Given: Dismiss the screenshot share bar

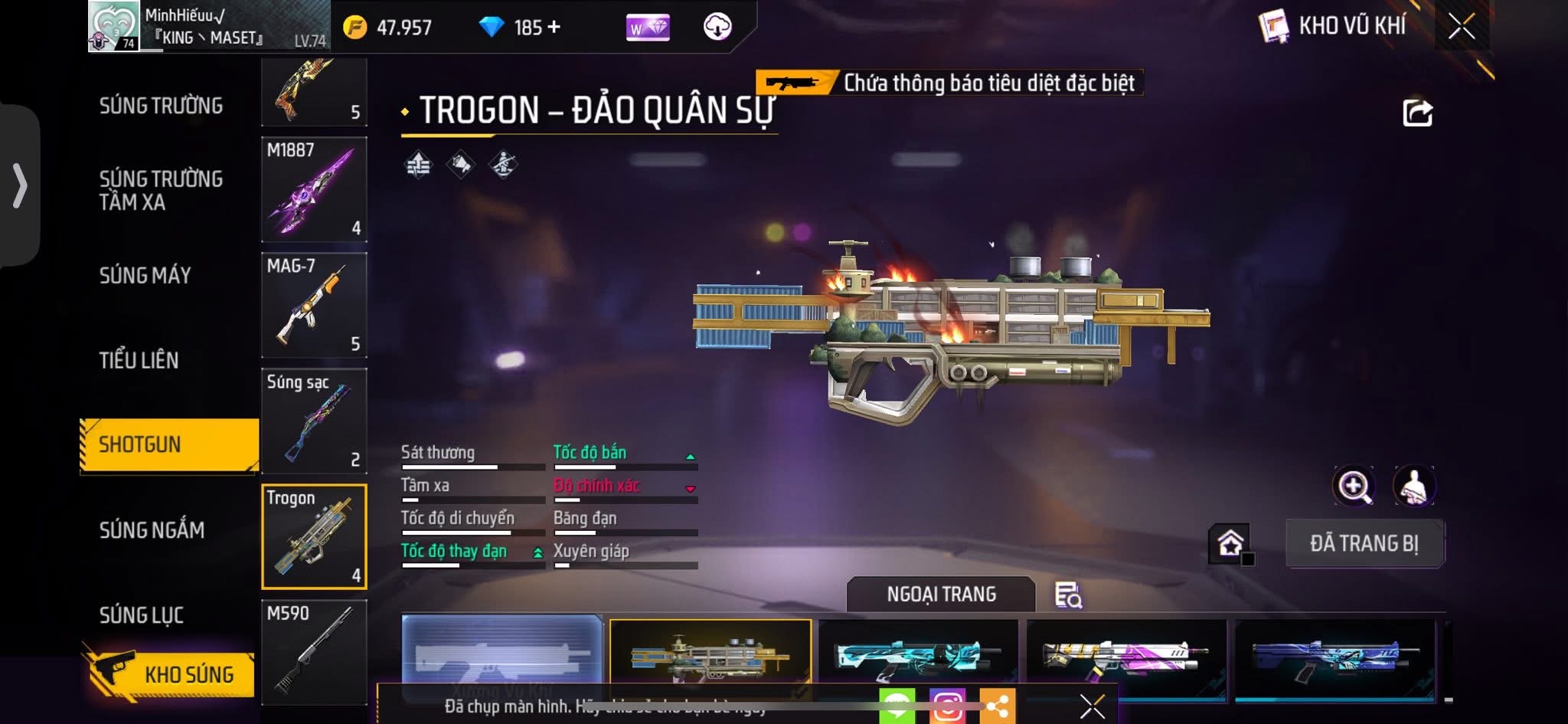Looking at the screenshot, I should 1092,706.
